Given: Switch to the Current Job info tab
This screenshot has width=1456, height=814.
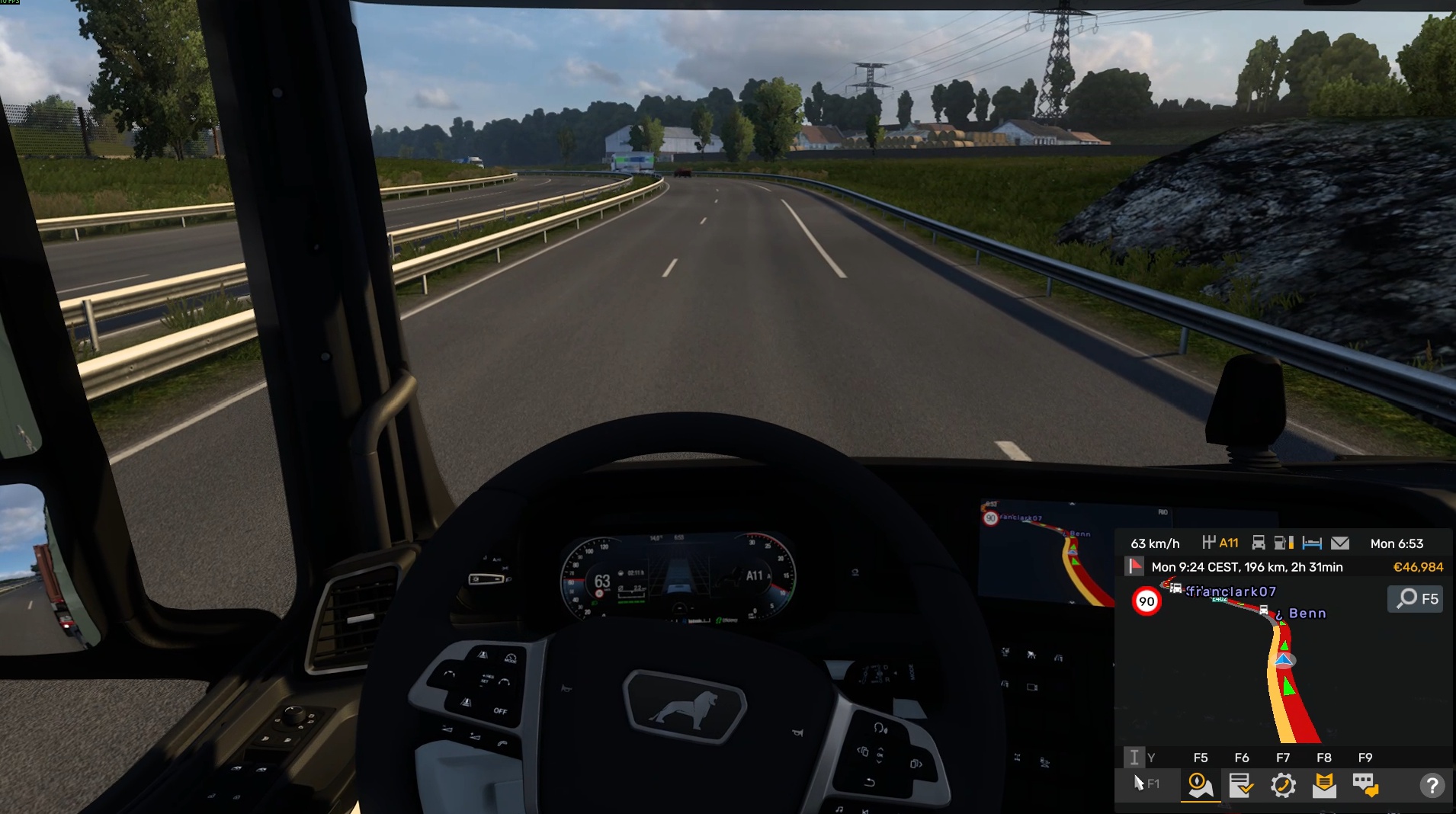Looking at the screenshot, I should click(x=1241, y=785).
